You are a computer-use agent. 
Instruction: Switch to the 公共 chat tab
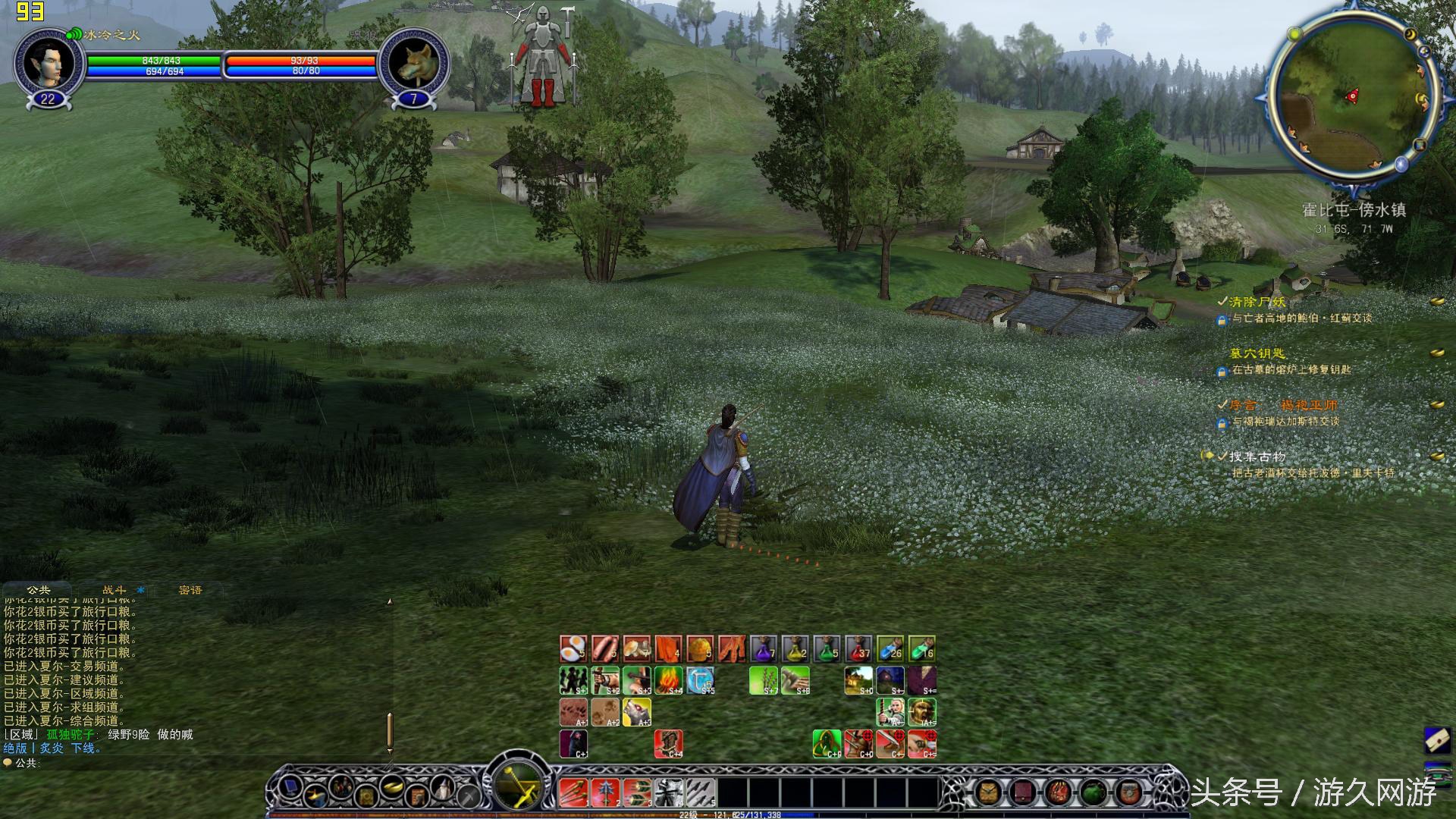[39, 590]
